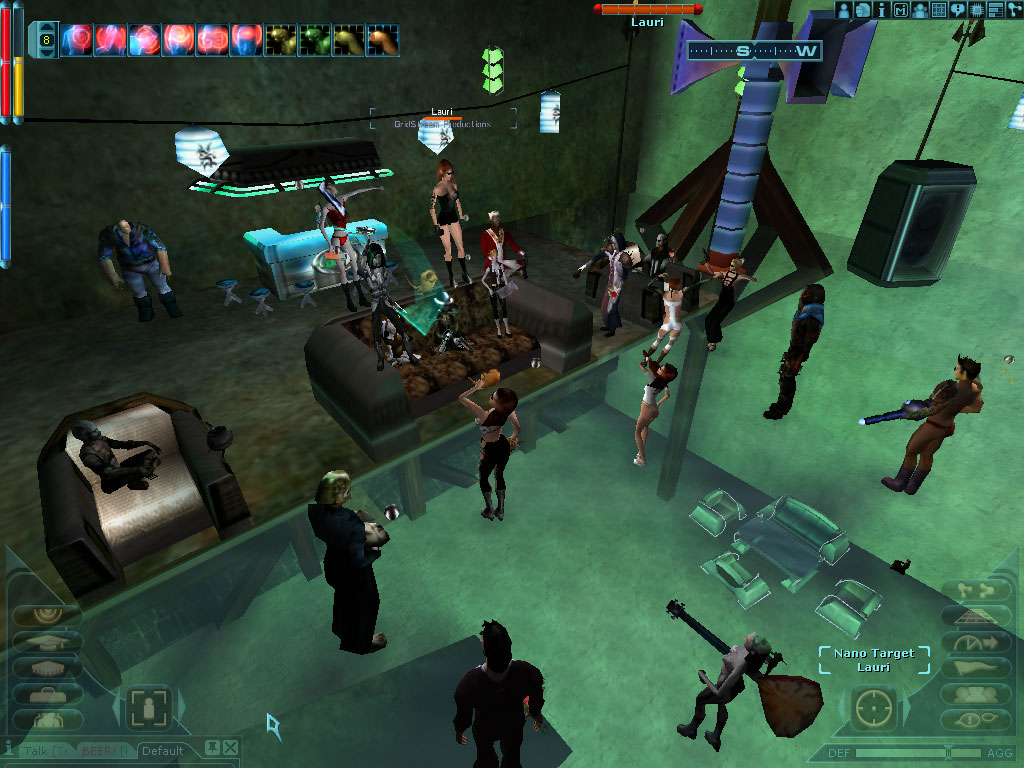Open the grid map icon
Image resolution: width=1024 pixels, height=768 pixels.
938,9
